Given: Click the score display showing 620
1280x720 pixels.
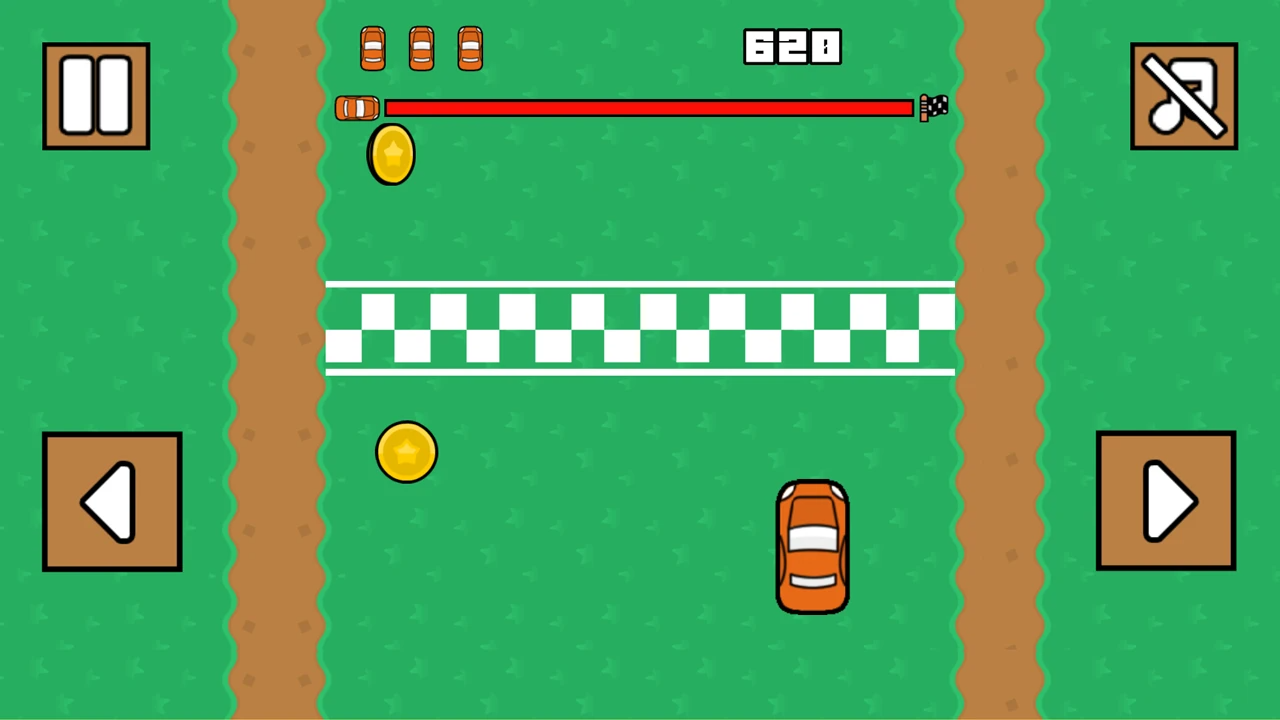Looking at the screenshot, I should point(792,46).
